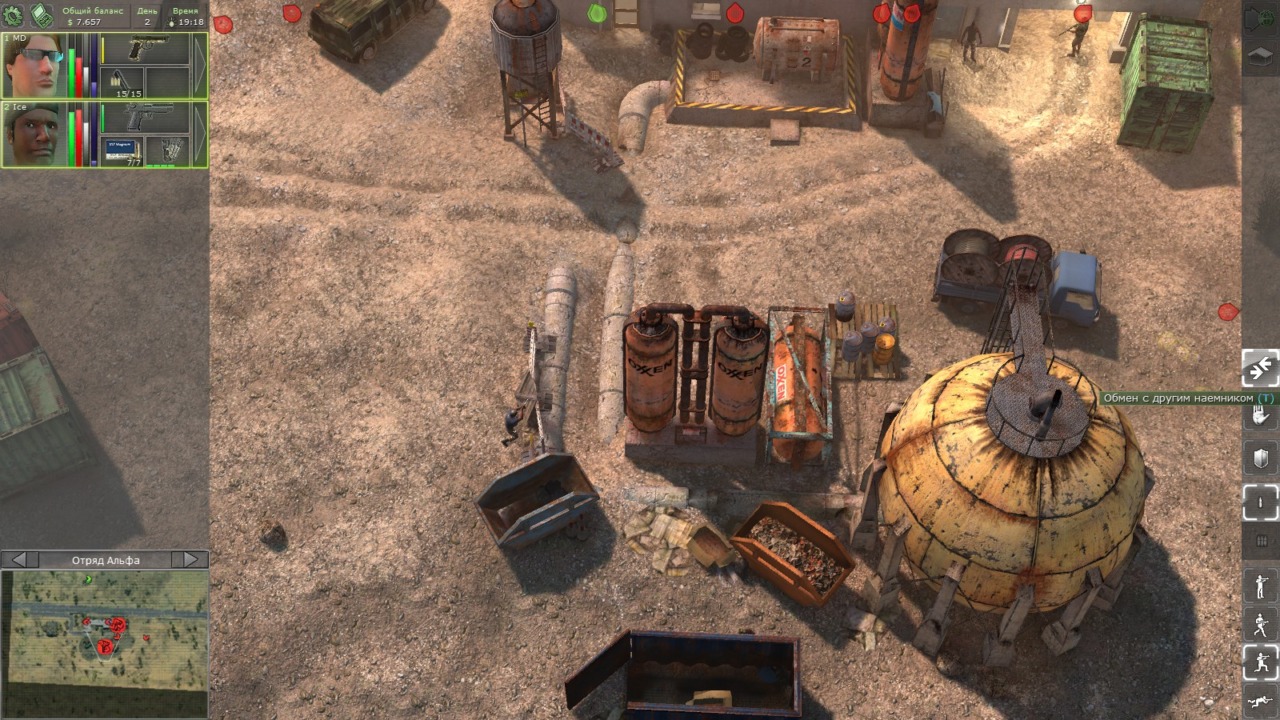
Task: Select MD's ammo magazine slot
Action: (124, 82)
